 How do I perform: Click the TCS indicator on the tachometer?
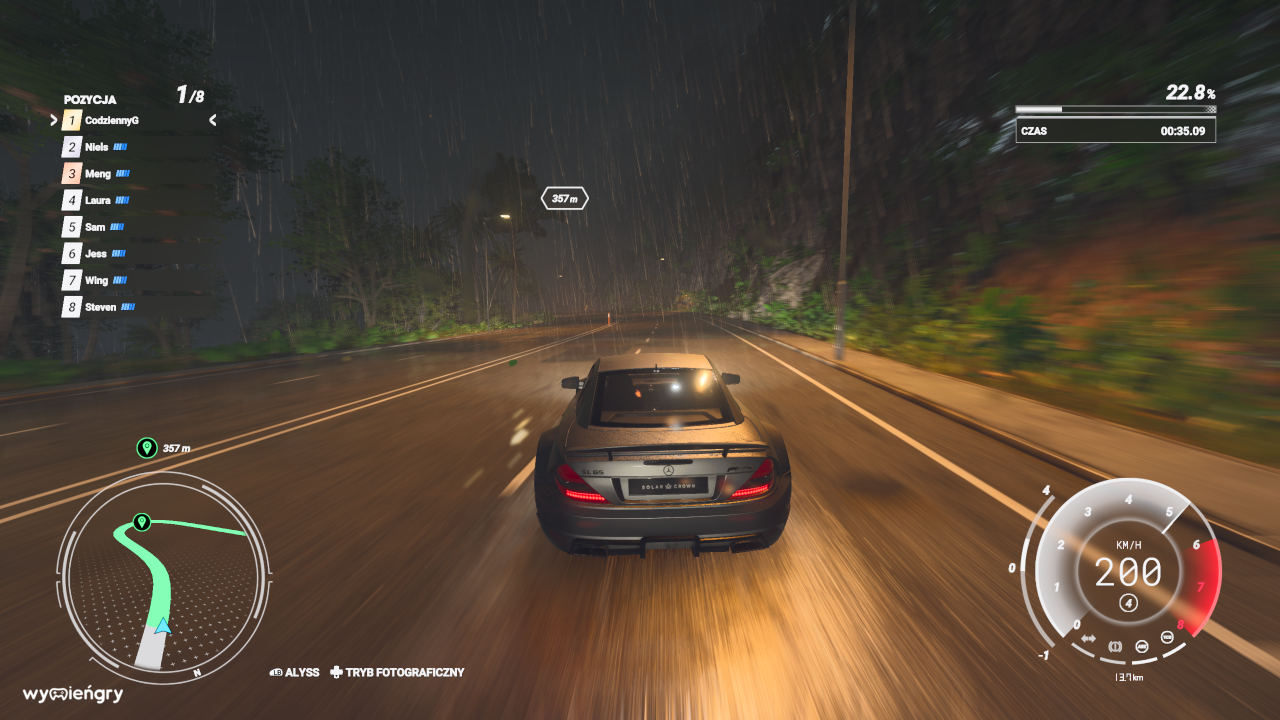click(1167, 638)
